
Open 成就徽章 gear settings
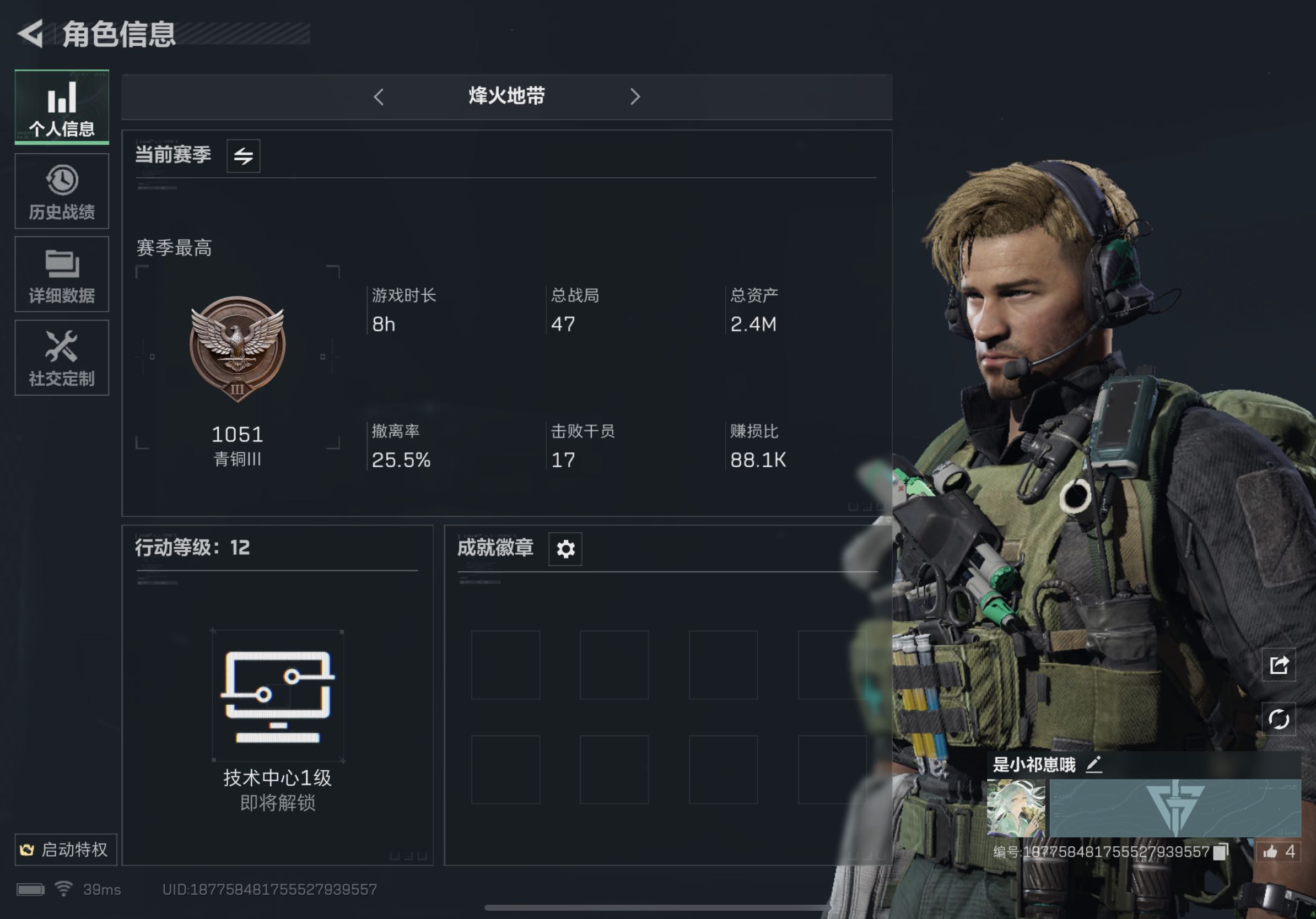pos(565,549)
